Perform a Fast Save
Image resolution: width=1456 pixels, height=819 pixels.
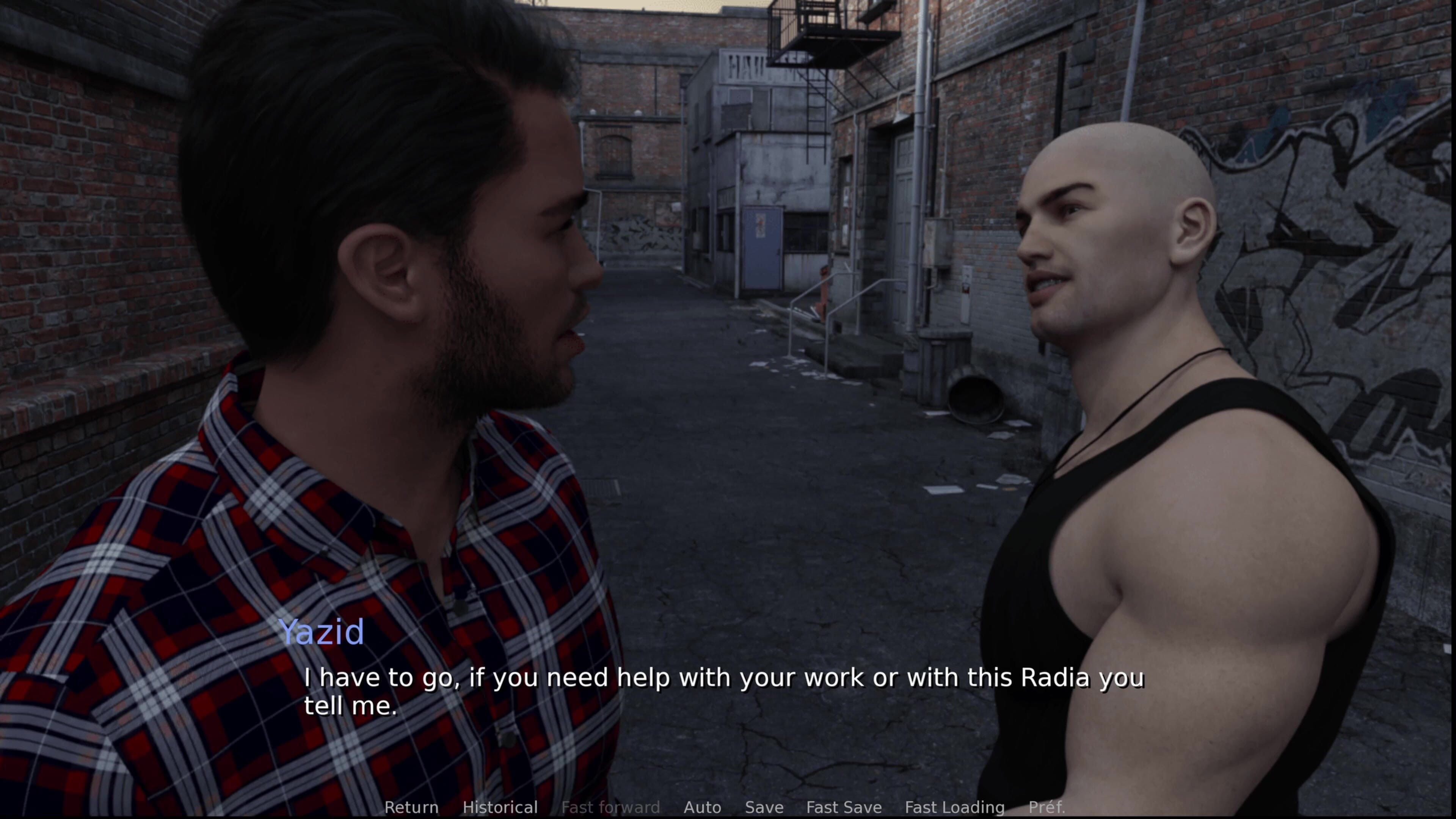(844, 807)
